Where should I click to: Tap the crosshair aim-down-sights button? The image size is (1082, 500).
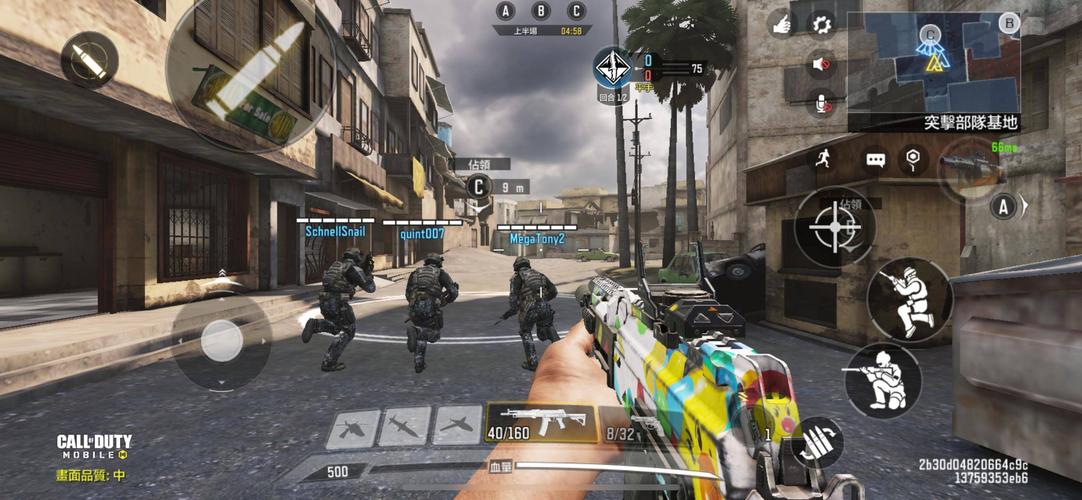[x=834, y=228]
